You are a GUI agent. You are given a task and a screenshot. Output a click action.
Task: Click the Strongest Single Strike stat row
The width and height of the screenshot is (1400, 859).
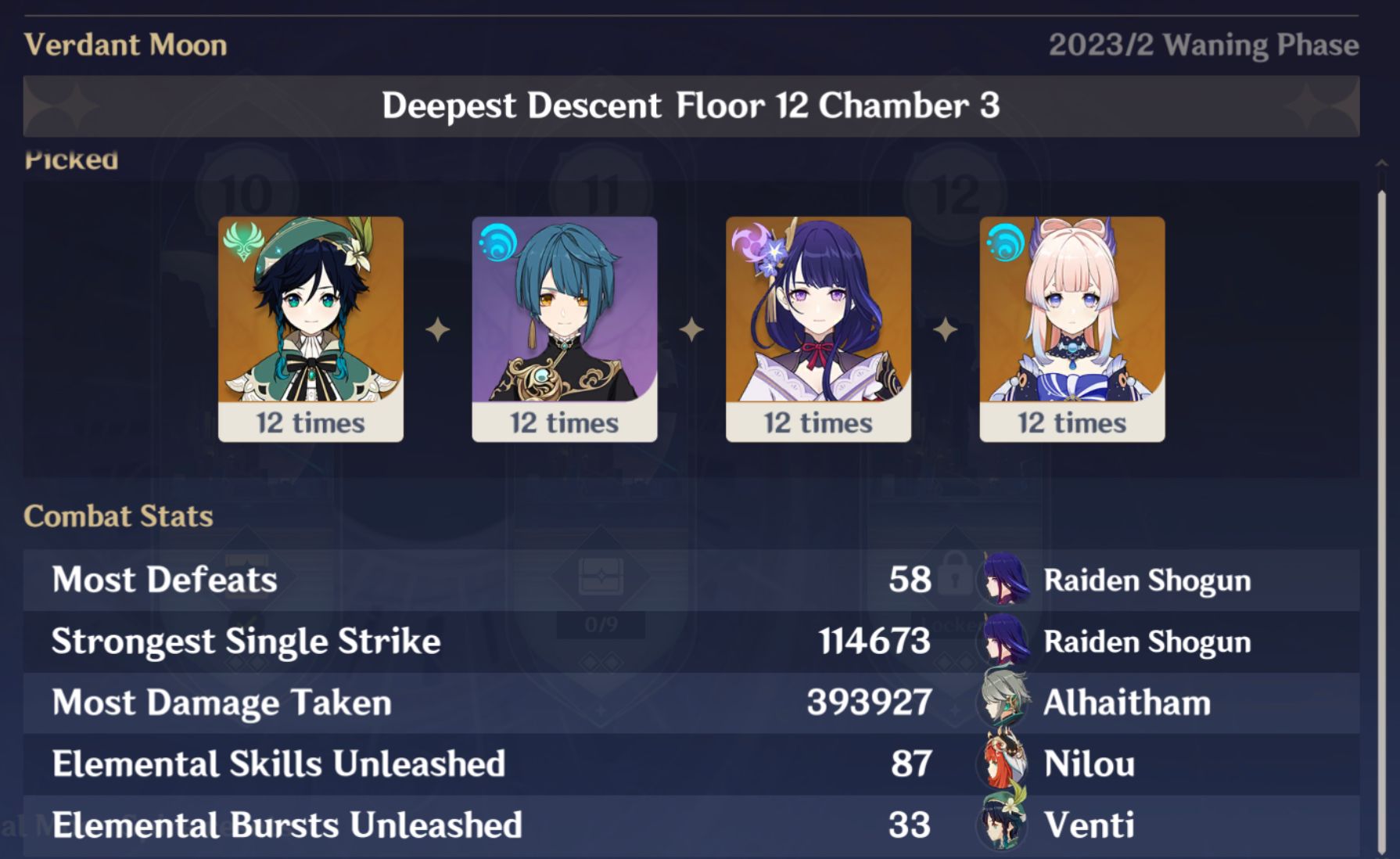(x=469, y=641)
